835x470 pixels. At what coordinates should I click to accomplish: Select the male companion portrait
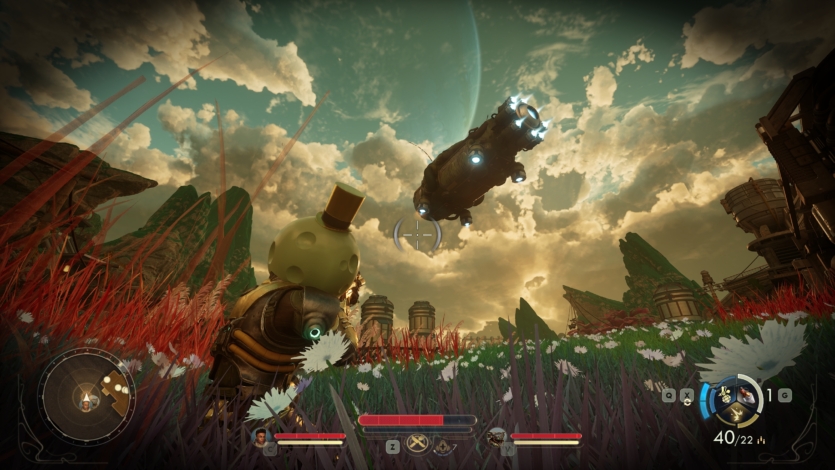(x=262, y=436)
